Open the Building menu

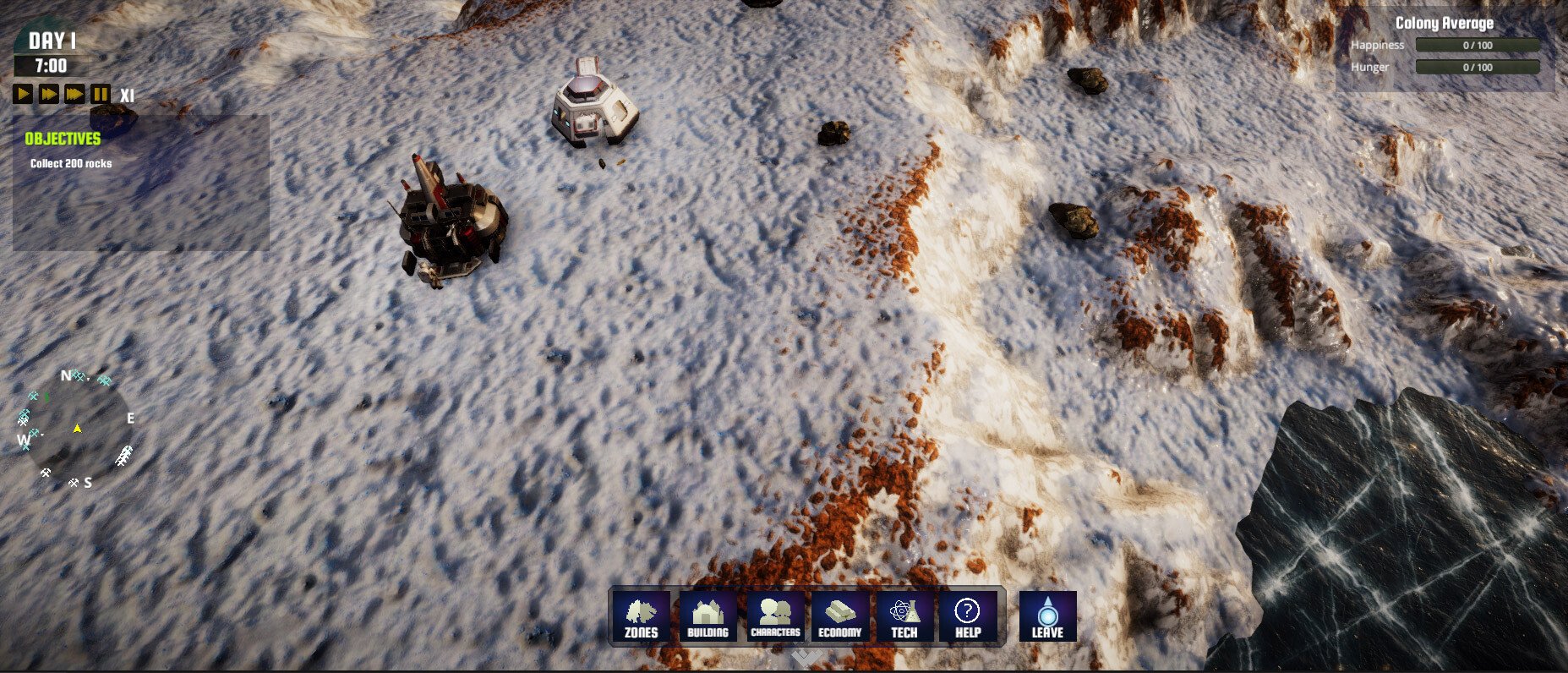click(708, 616)
